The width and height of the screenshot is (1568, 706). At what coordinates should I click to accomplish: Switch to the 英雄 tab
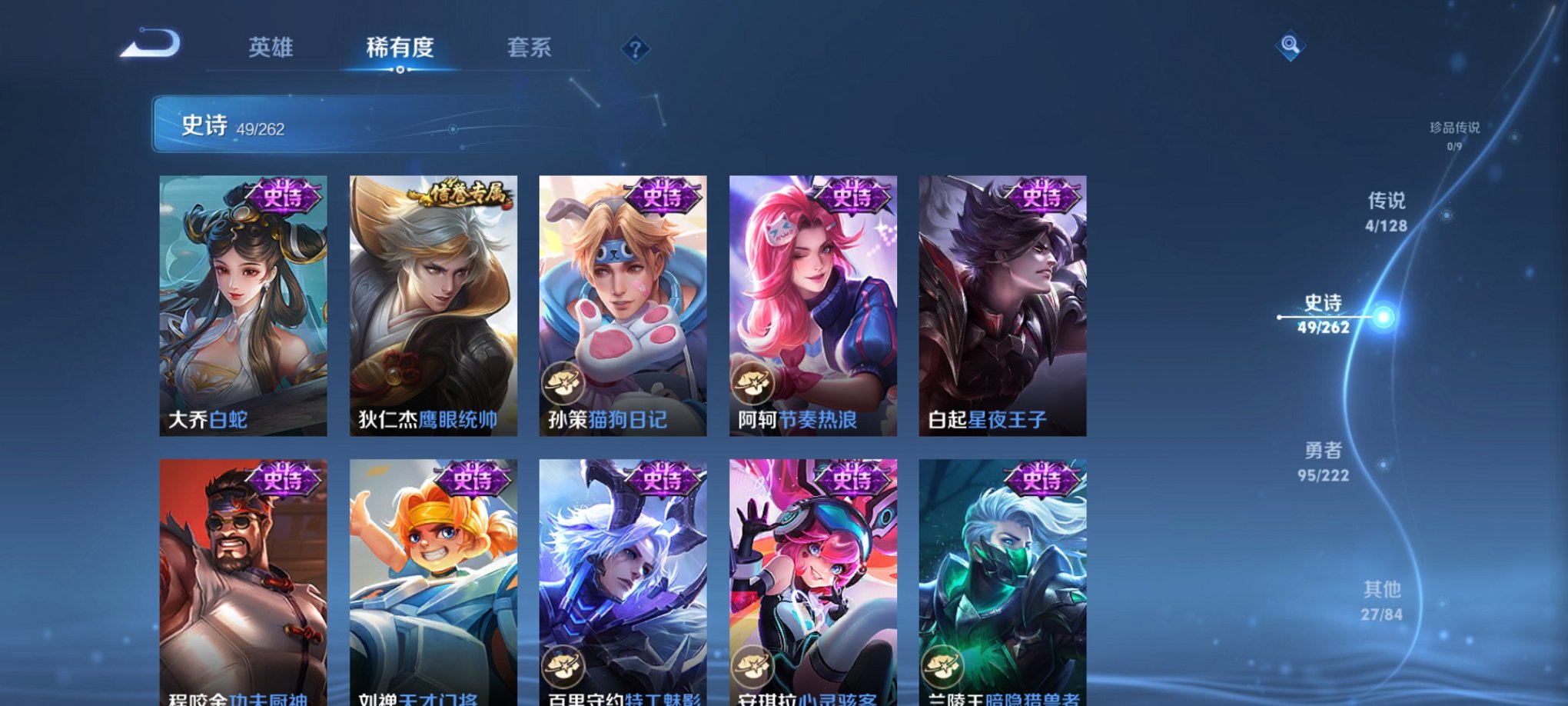[269, 48]
